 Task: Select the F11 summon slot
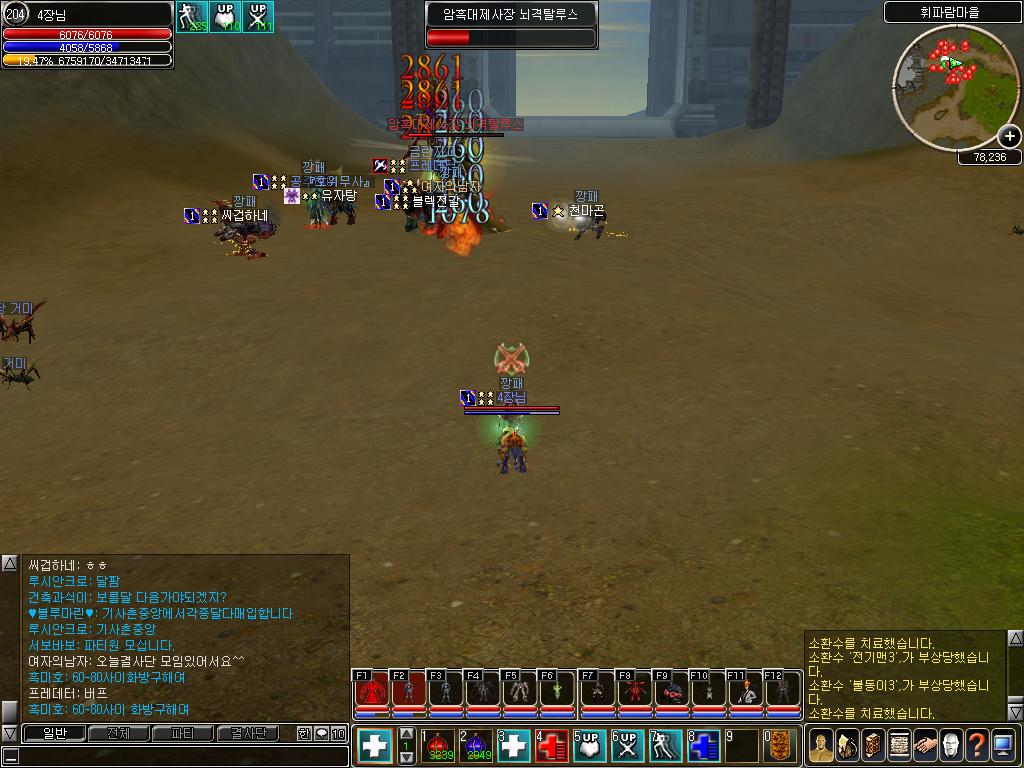pyautogui.click(x=745, y=691)
